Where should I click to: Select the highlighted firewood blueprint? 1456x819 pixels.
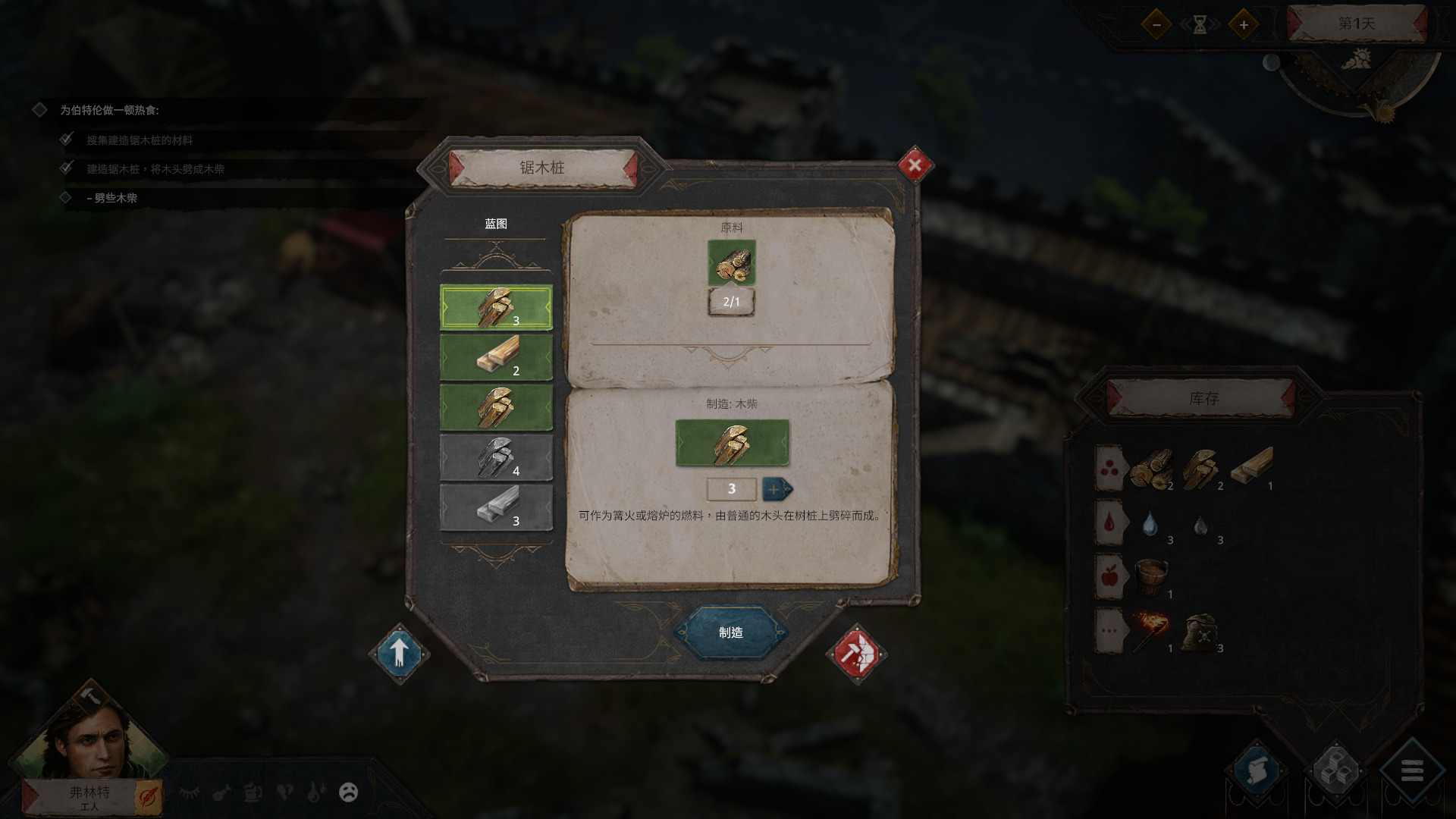pos(496,307)
